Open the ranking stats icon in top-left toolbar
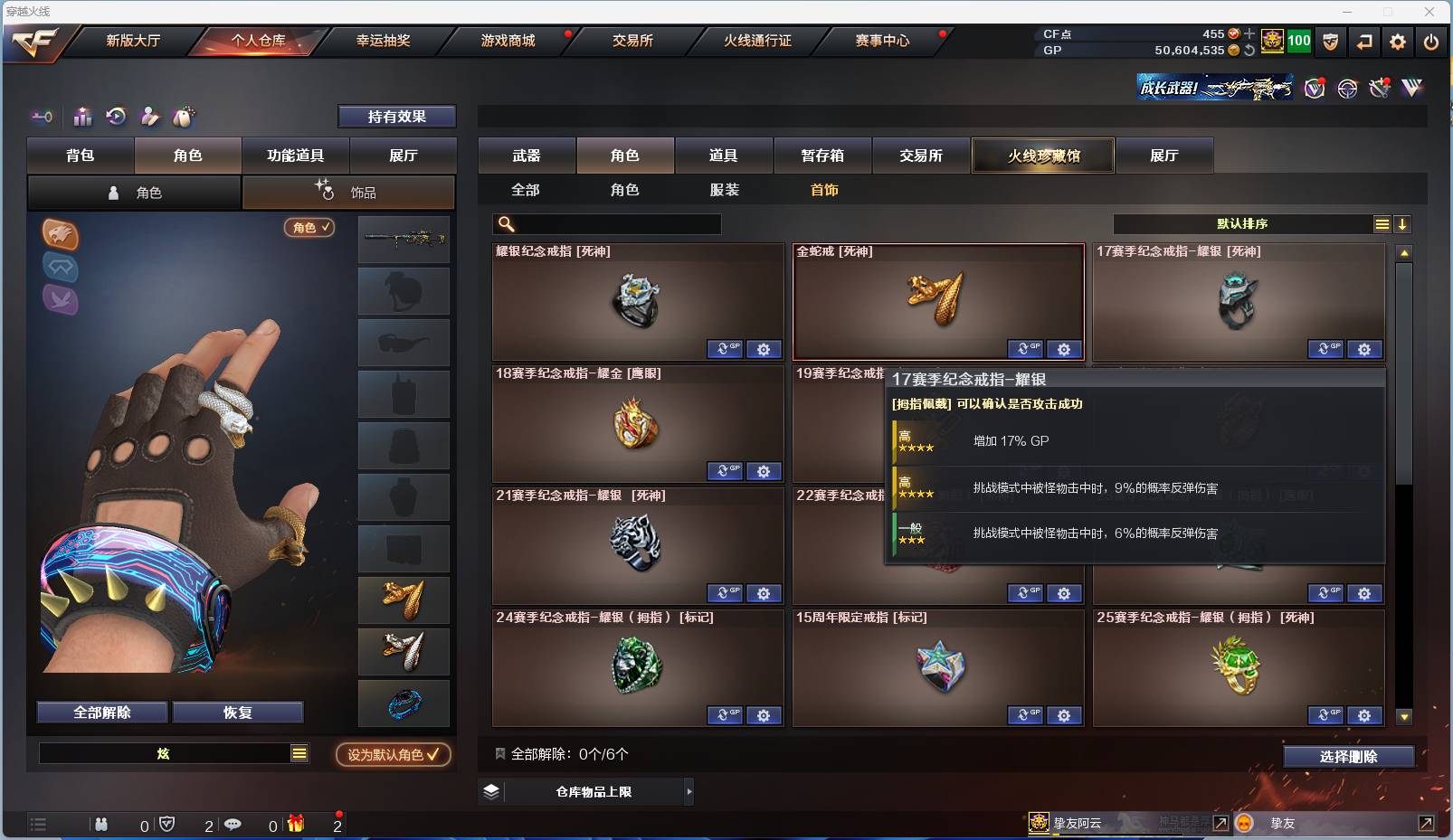This screenshot has width=1453, height=840. tap(82, 117)
